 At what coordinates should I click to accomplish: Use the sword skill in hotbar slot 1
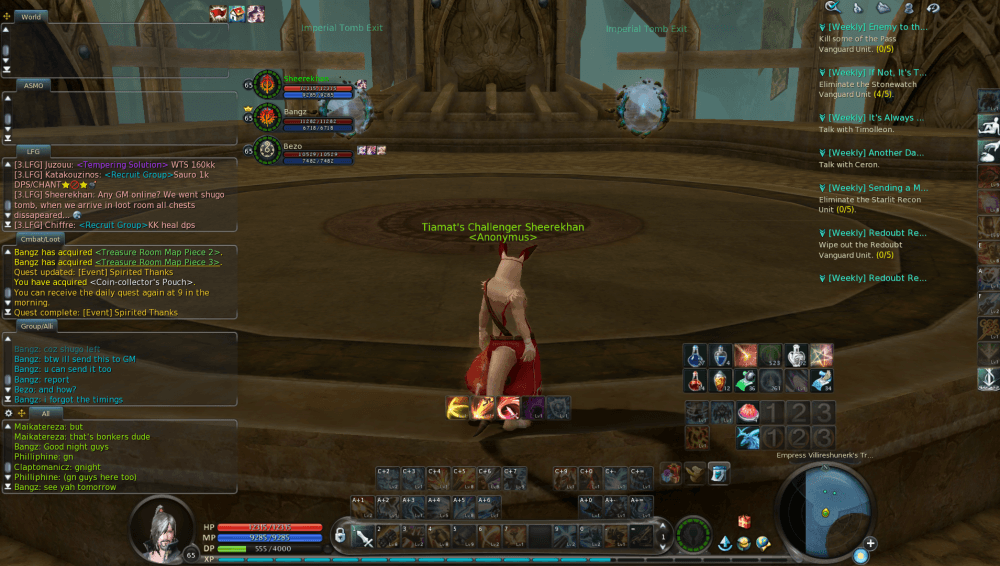pyautogui.click(x=365, y=537)
